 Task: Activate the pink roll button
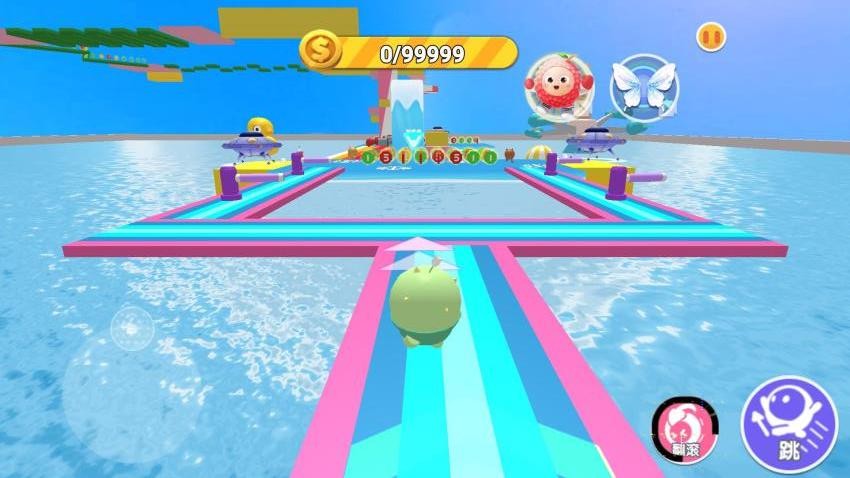[684, 427]
